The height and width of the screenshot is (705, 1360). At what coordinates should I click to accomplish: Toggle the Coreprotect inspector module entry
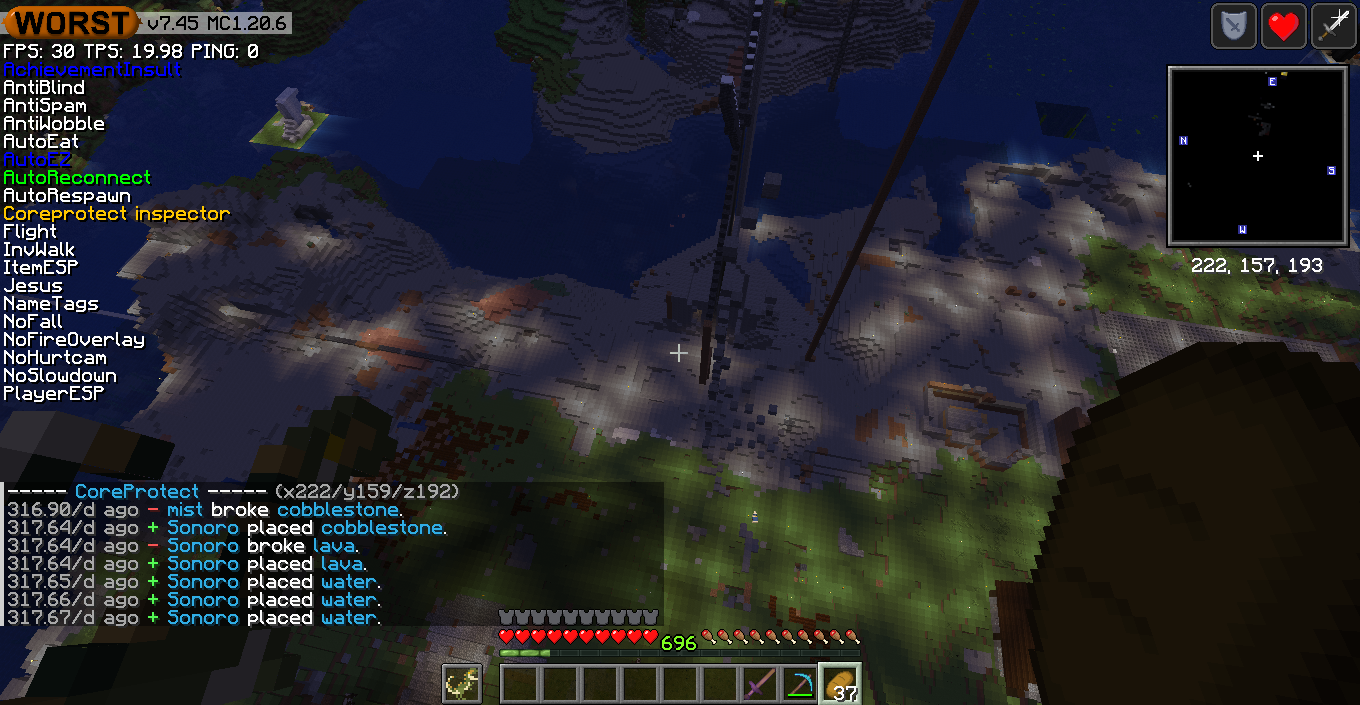pyautogui.click(x=116, y=214)
